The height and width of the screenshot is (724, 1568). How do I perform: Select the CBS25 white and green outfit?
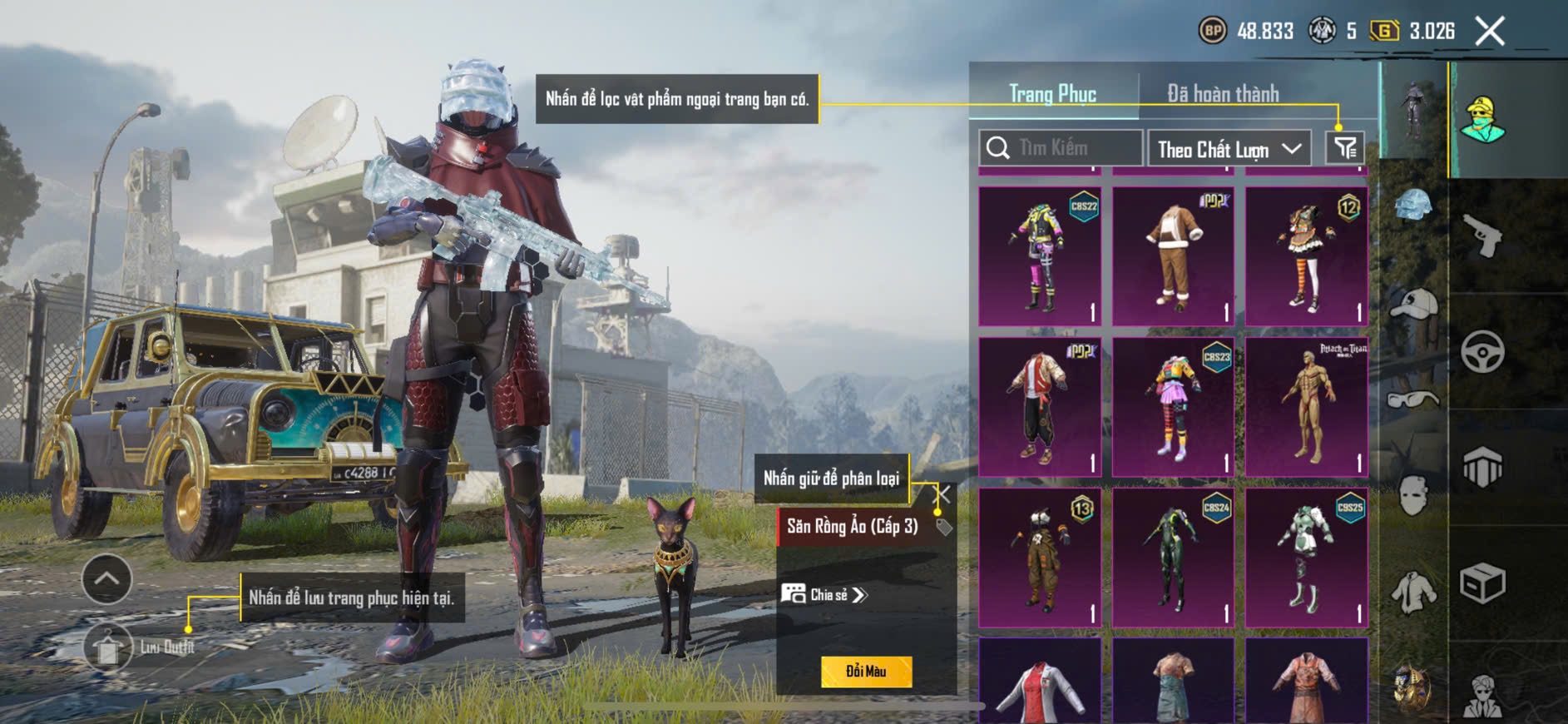[x=1307, y=558]
